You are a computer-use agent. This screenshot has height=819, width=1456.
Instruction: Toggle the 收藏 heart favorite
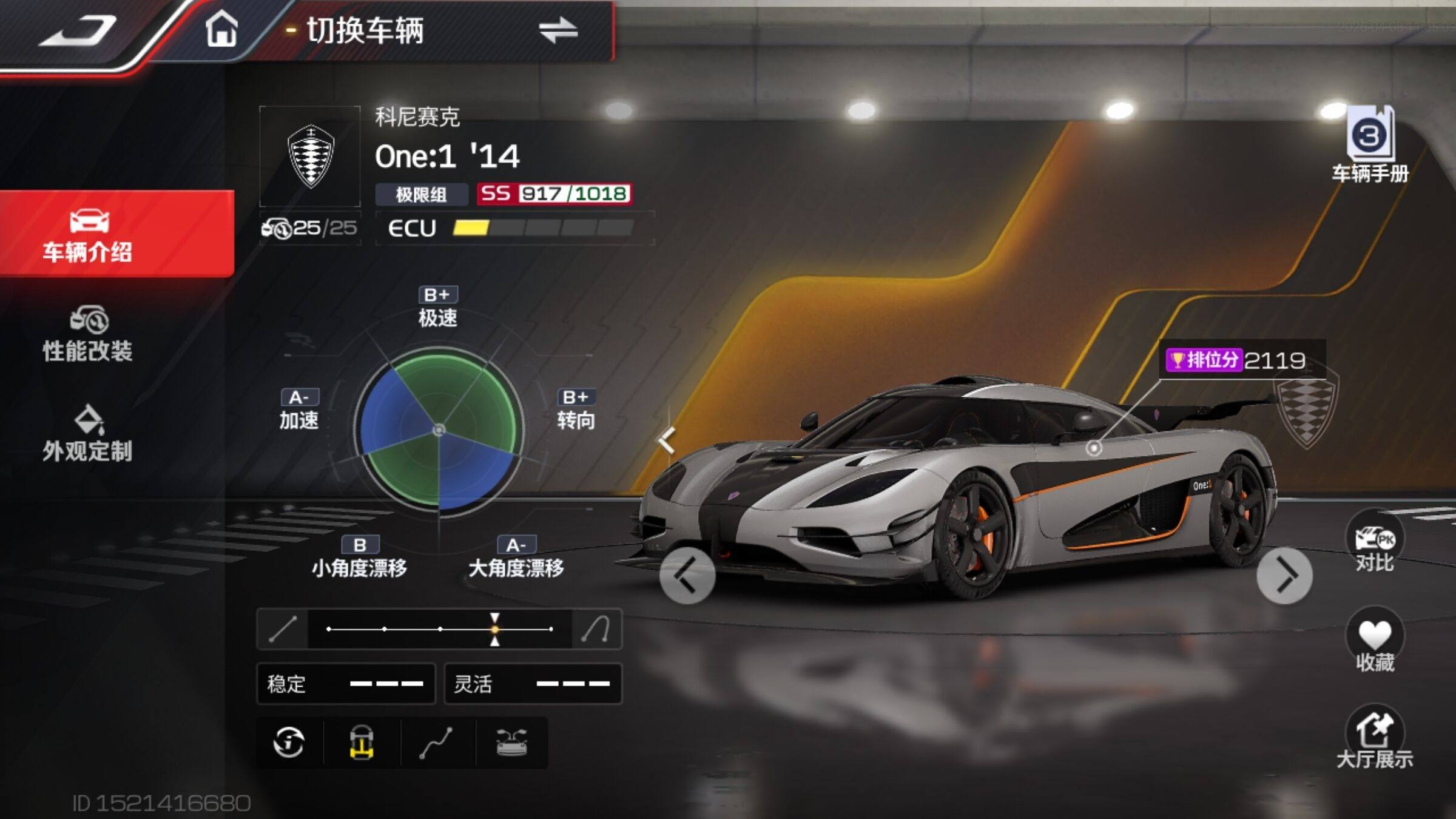1375,642
